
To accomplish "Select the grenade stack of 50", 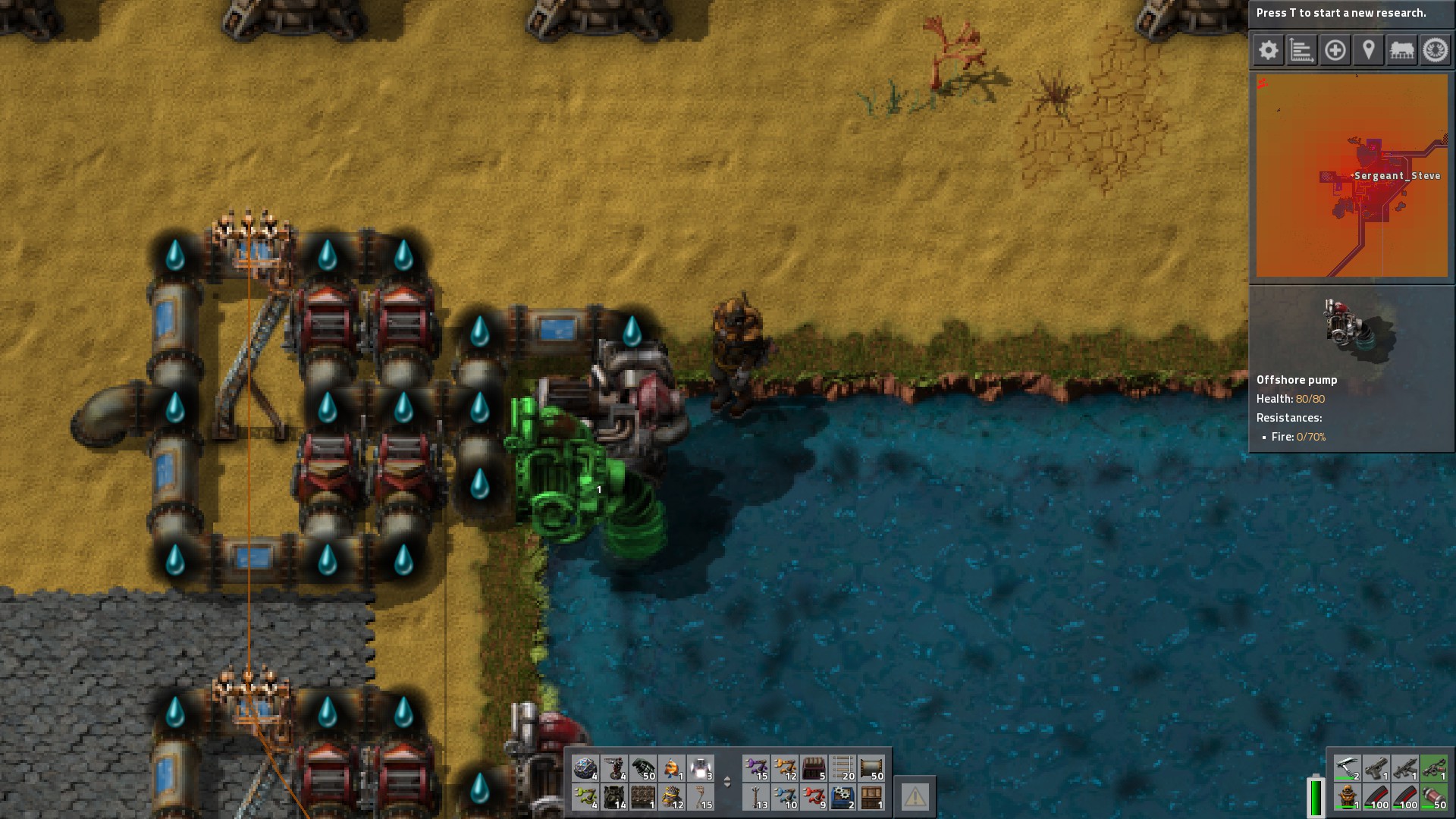I will coord(643,768).
